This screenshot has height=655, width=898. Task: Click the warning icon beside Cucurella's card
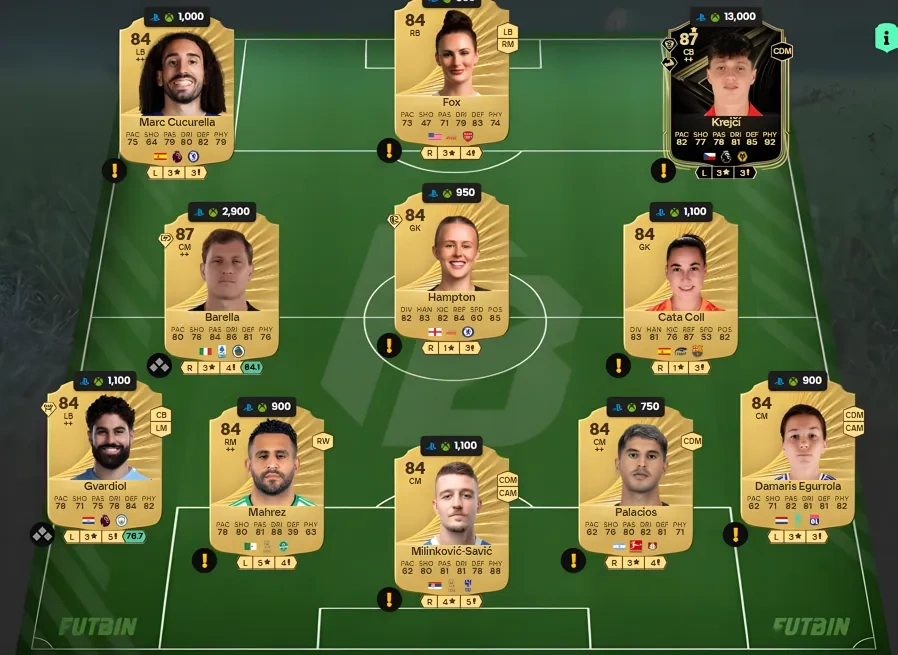point(115,170)
